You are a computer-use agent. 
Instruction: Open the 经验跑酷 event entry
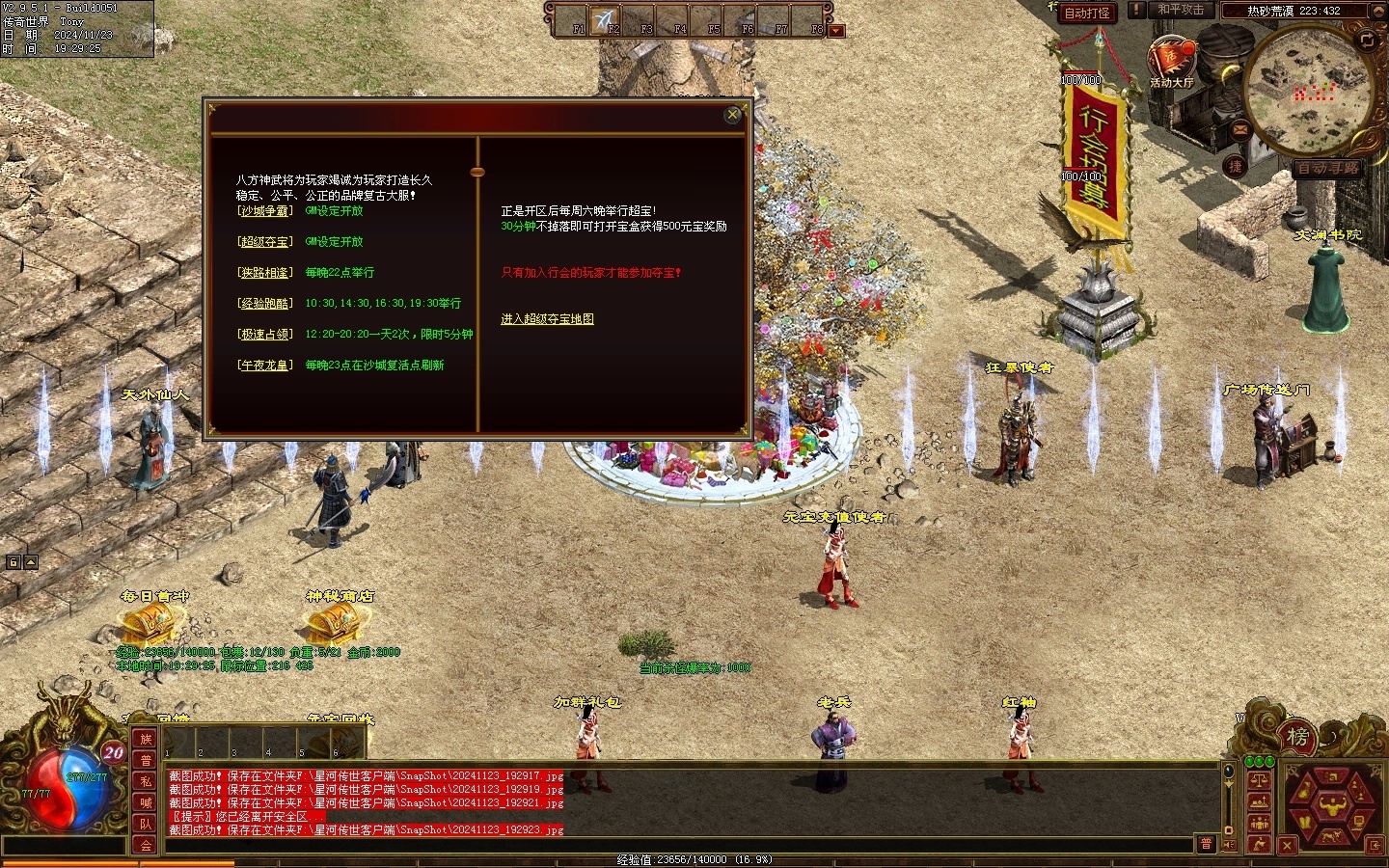click(264, 304)
